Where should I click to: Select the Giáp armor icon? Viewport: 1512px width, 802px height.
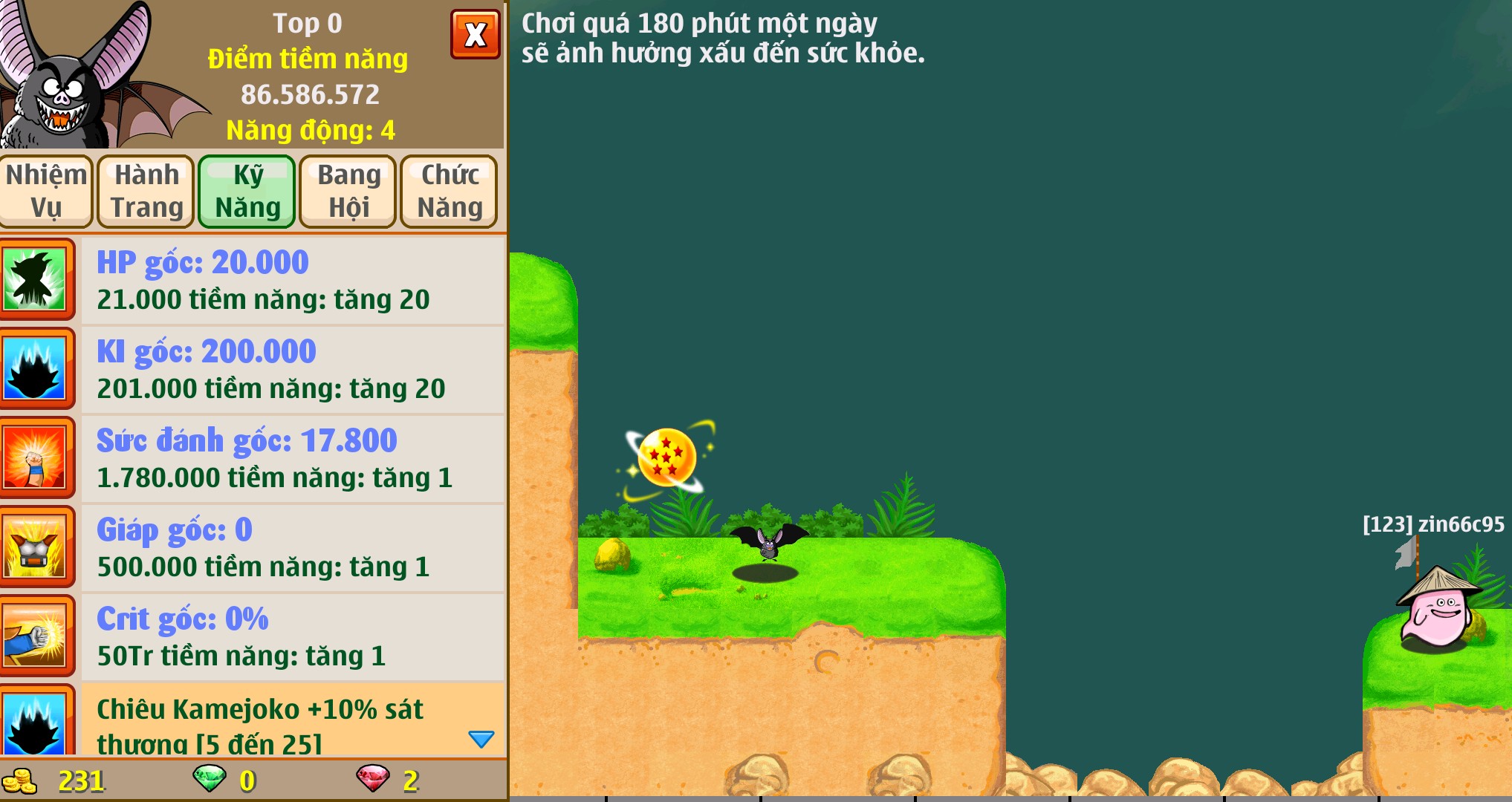pyautogui.click(x=38, y=547)
